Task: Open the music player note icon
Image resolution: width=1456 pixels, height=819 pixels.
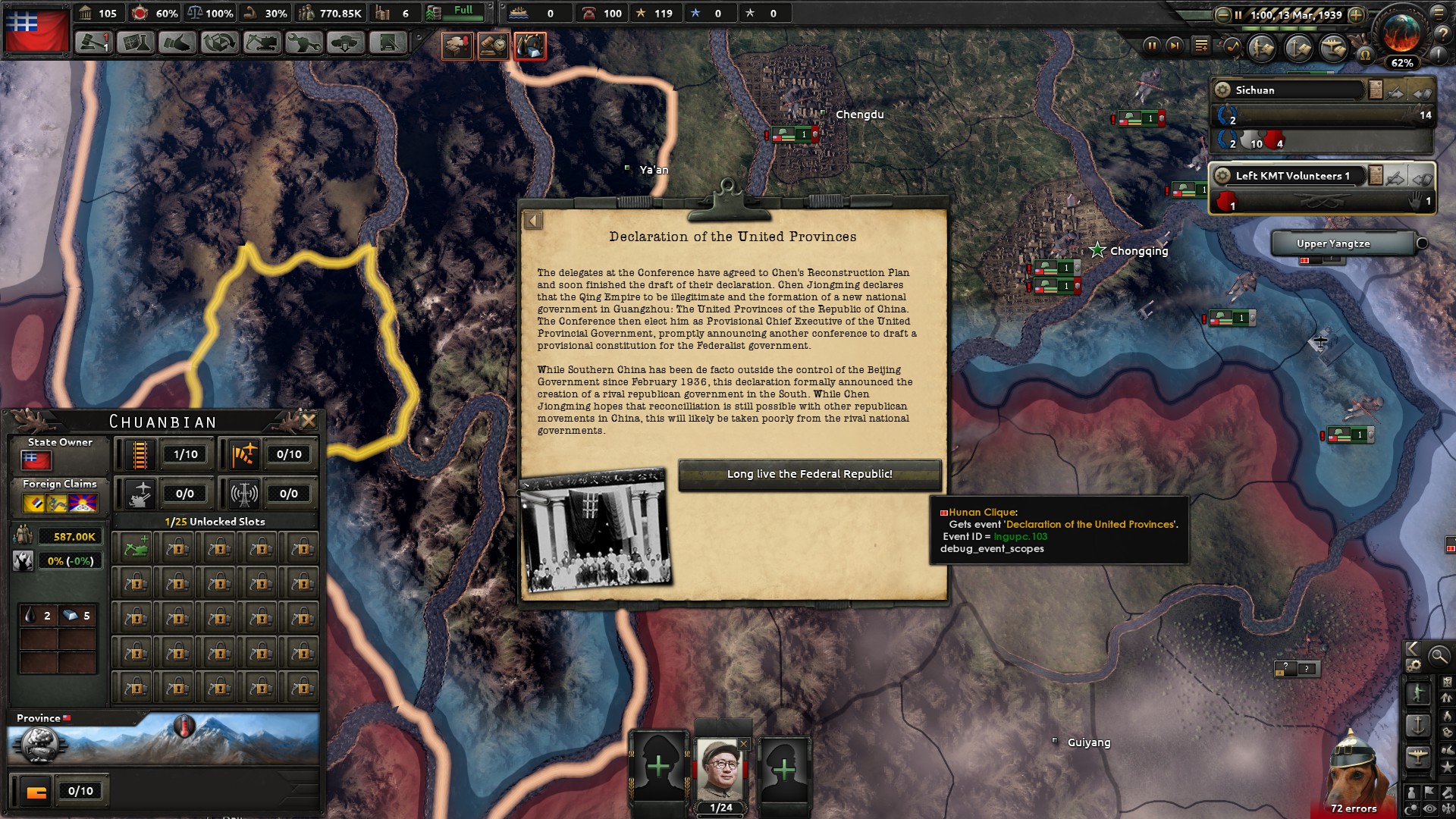Action: pos(1232,47)
